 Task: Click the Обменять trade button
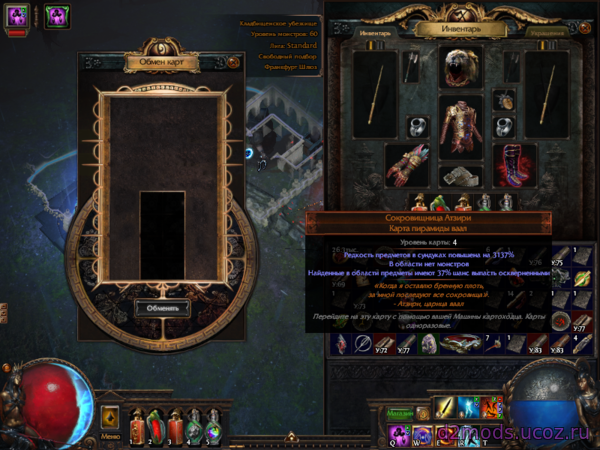pos(161,307)
